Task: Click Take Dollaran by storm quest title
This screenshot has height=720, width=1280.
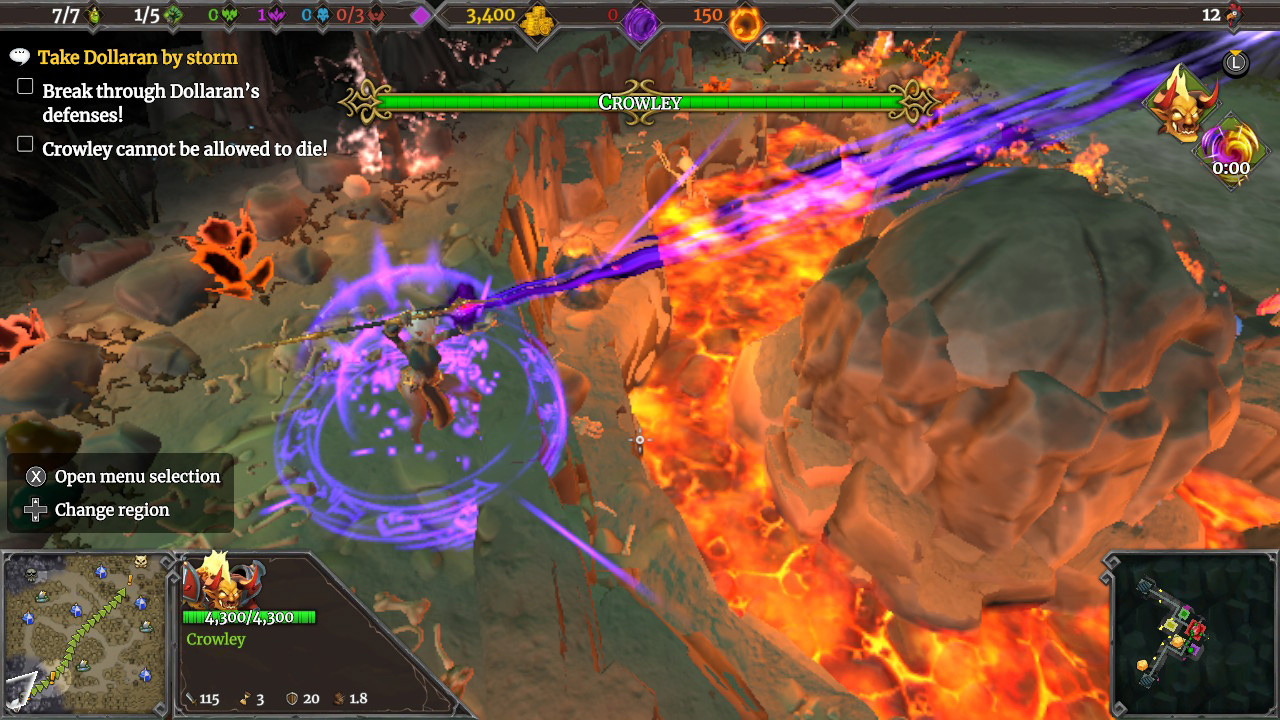Action: click(137, 57)
